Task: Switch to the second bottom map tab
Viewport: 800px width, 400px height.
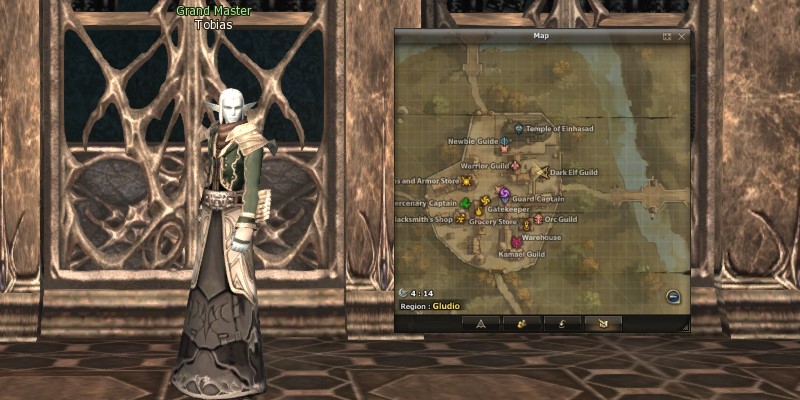Action: coord(521,323)
